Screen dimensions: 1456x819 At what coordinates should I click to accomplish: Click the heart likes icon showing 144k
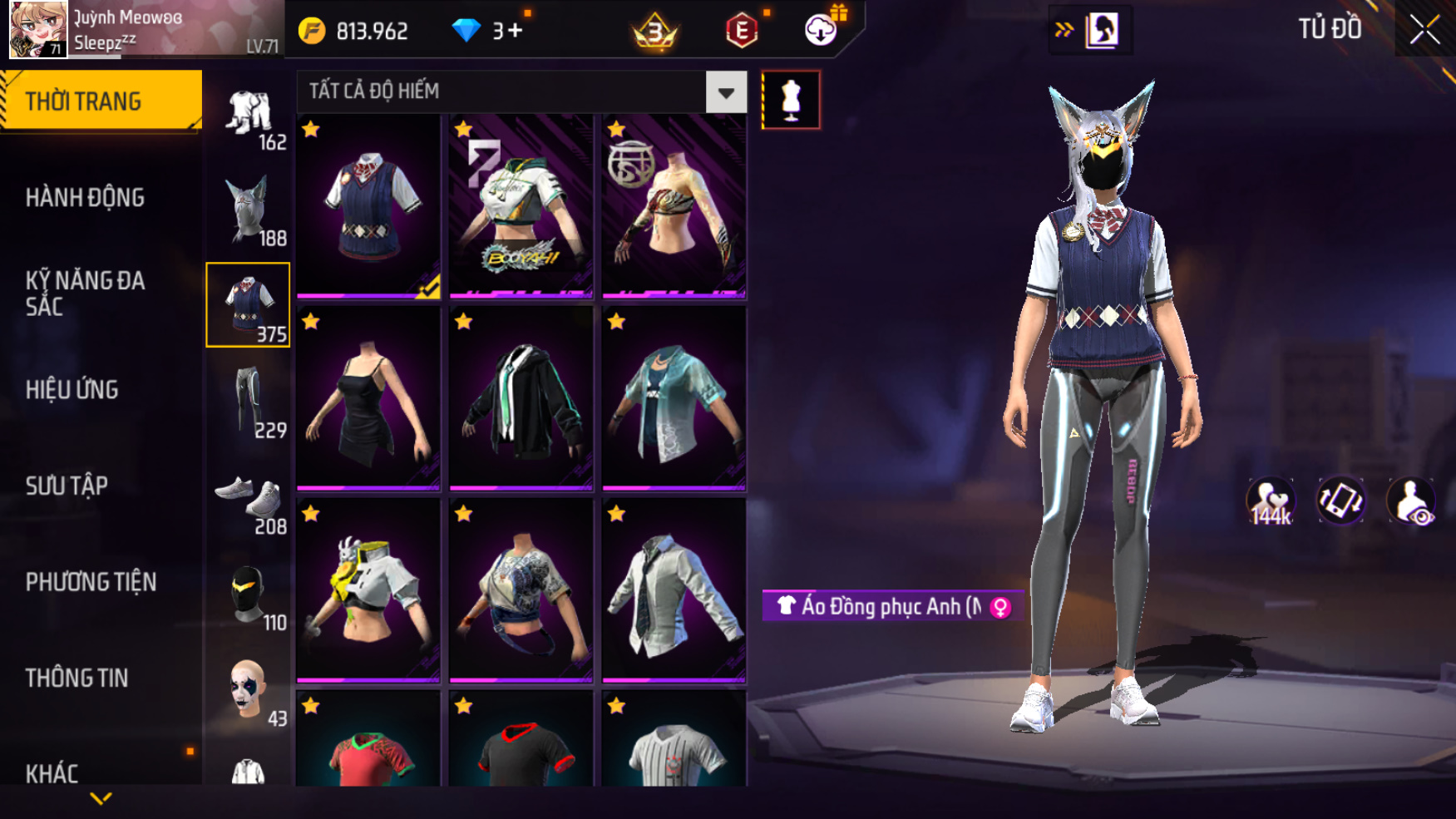click(x=1270, y=501)
